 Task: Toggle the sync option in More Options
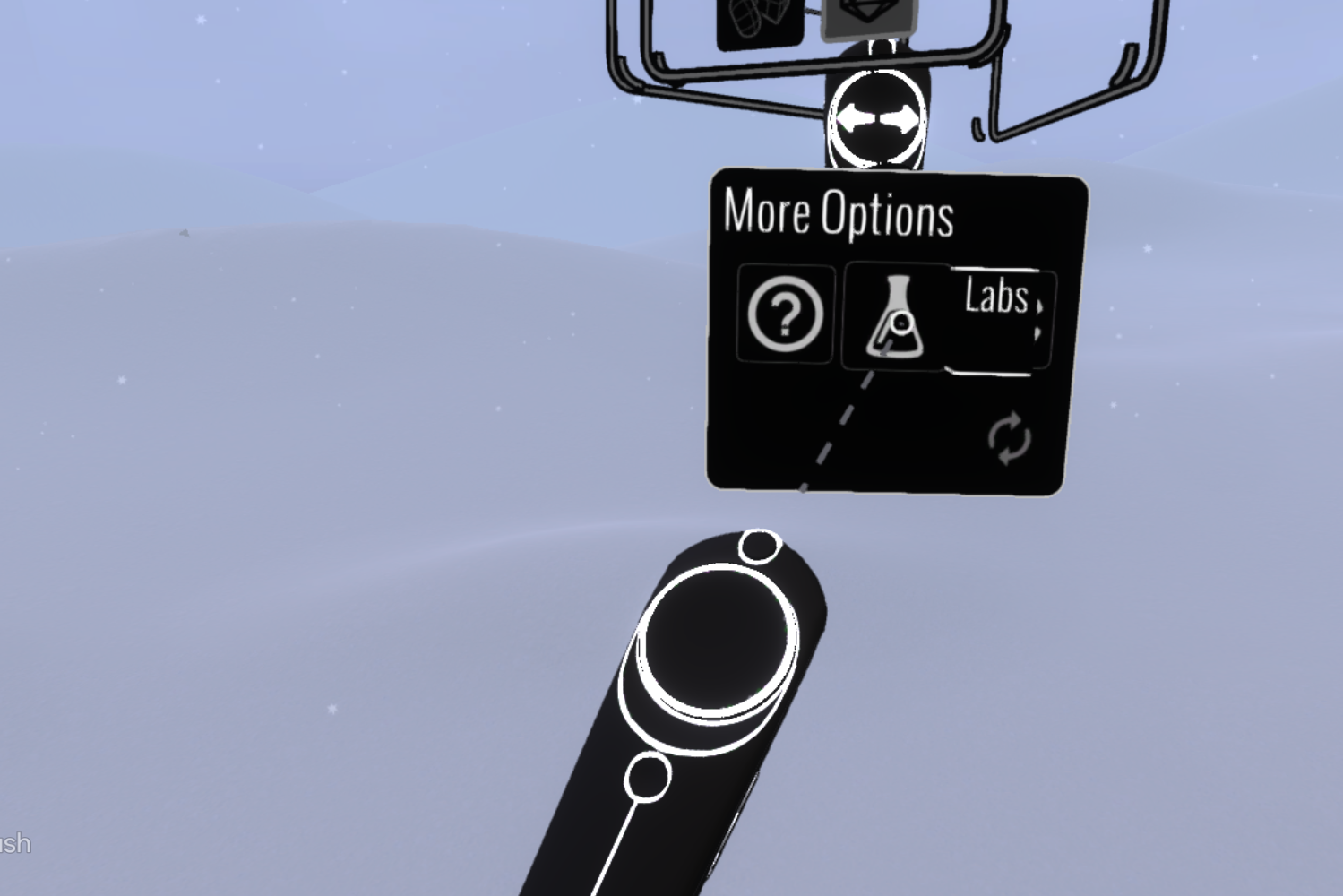click(1012, 437)
